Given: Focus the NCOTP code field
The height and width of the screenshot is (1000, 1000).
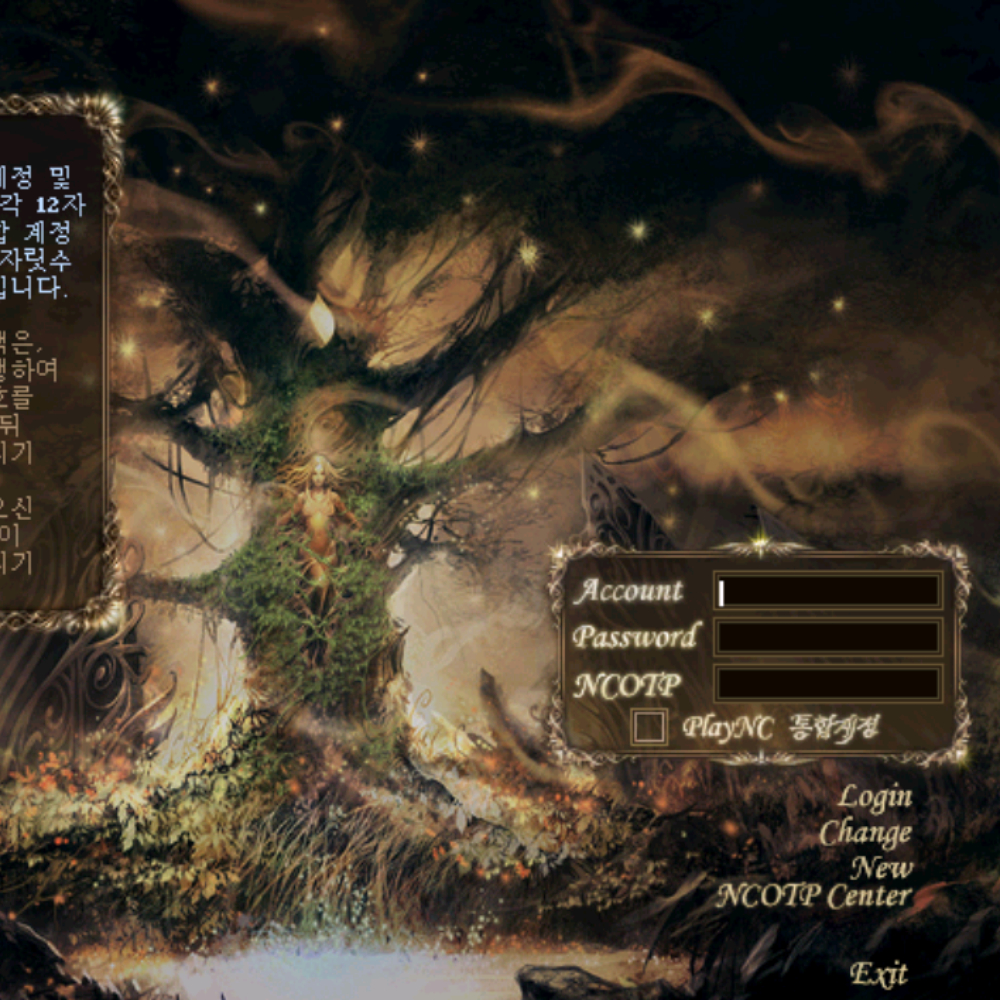Looking at the screenshot, I should point(828,684).
